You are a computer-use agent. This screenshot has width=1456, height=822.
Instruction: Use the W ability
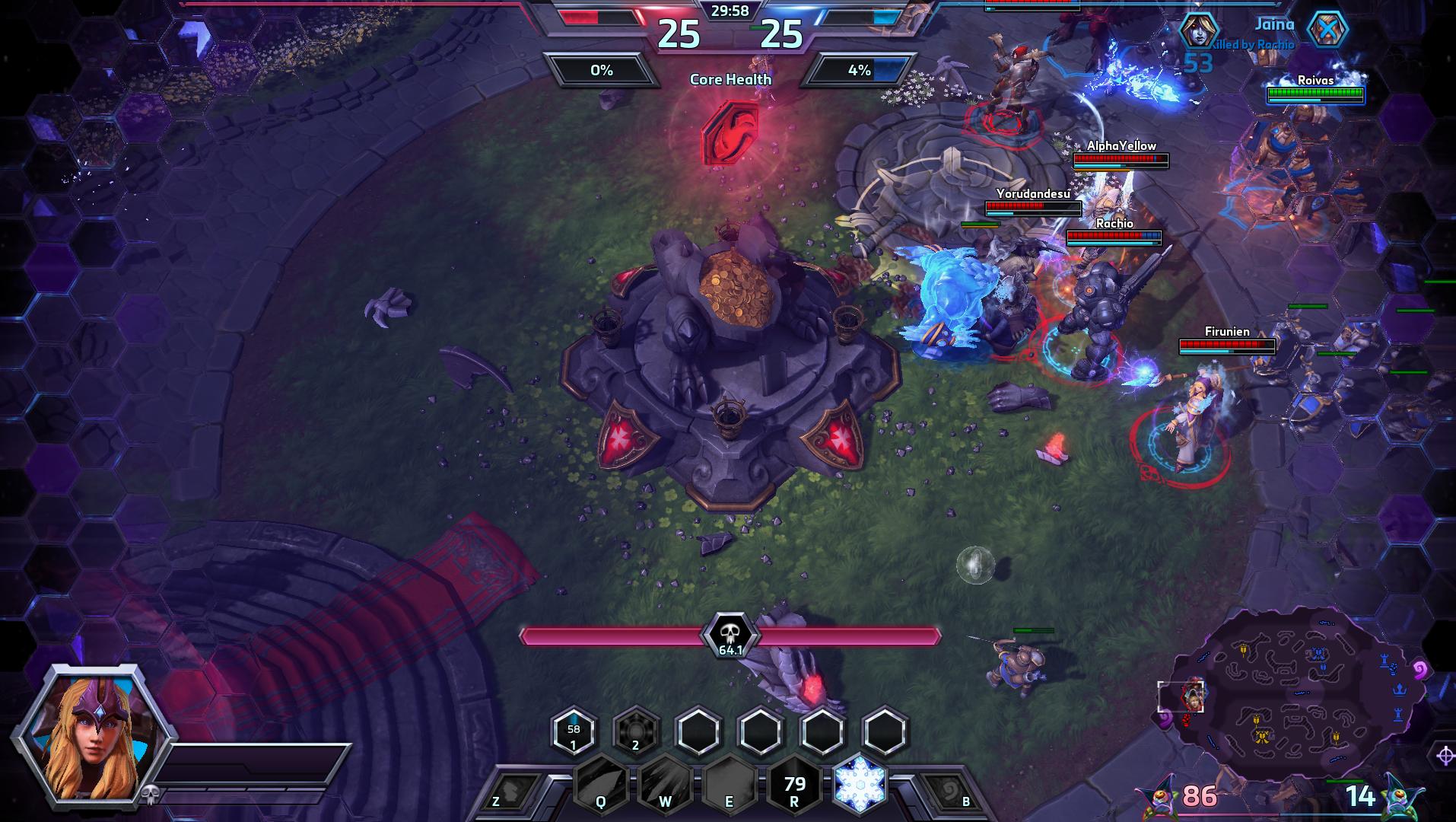(666, 785)
